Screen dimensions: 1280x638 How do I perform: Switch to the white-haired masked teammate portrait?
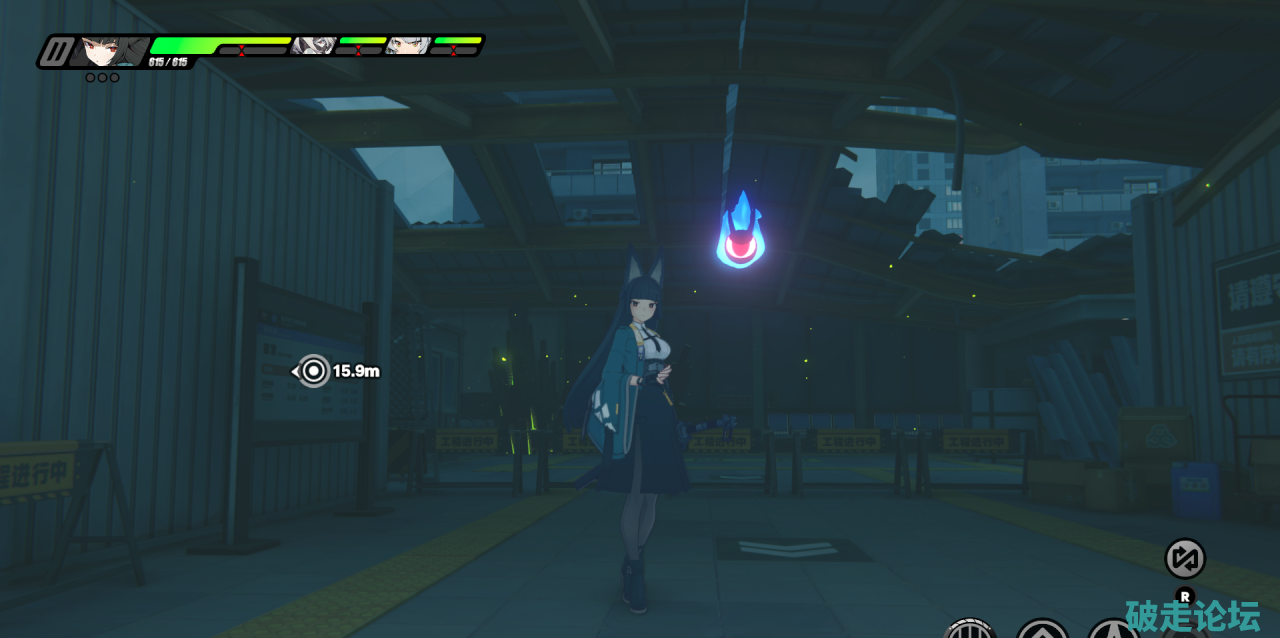[314, 44]
